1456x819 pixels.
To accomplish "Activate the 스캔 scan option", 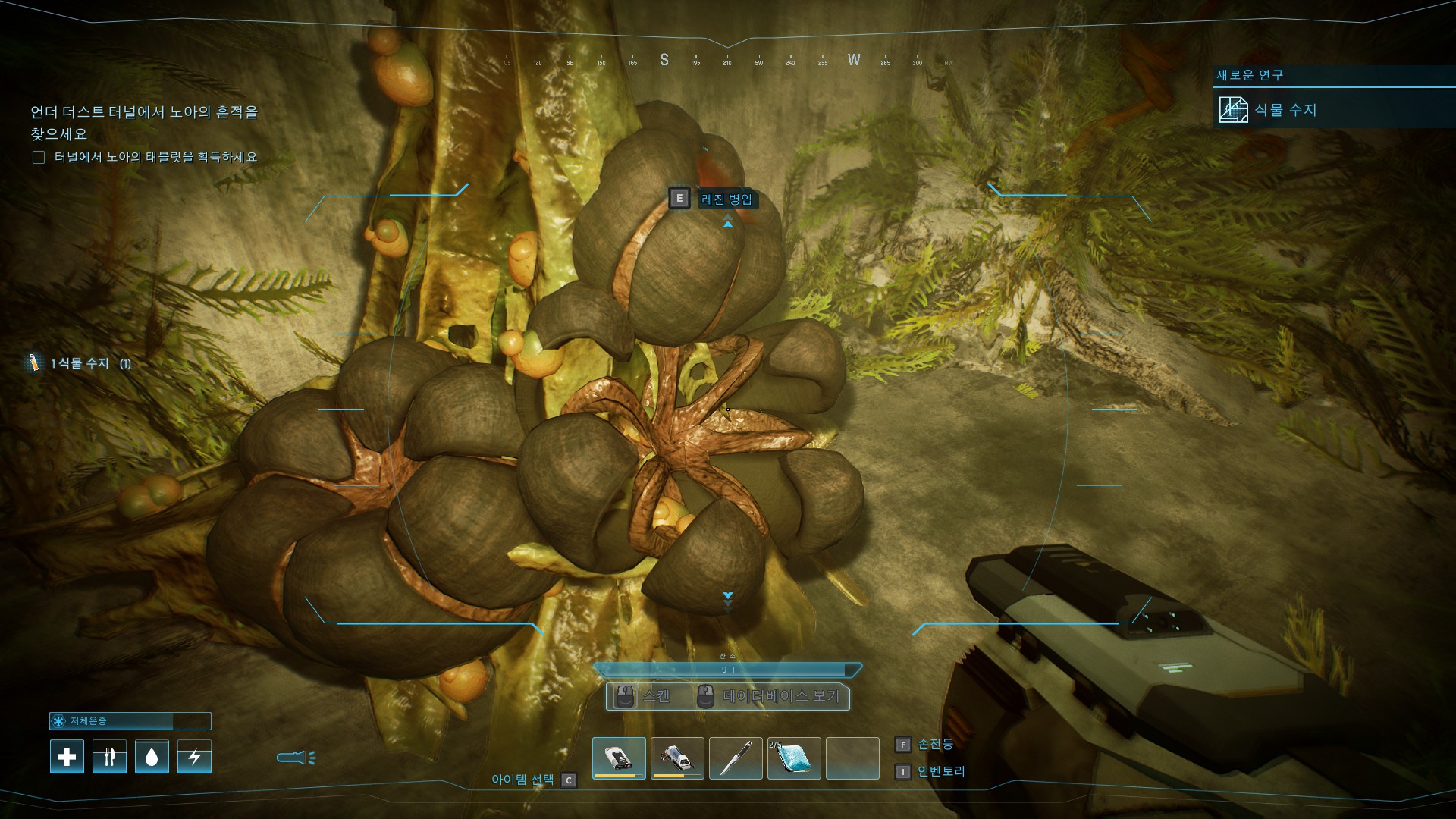I will [x=655, y=696].
